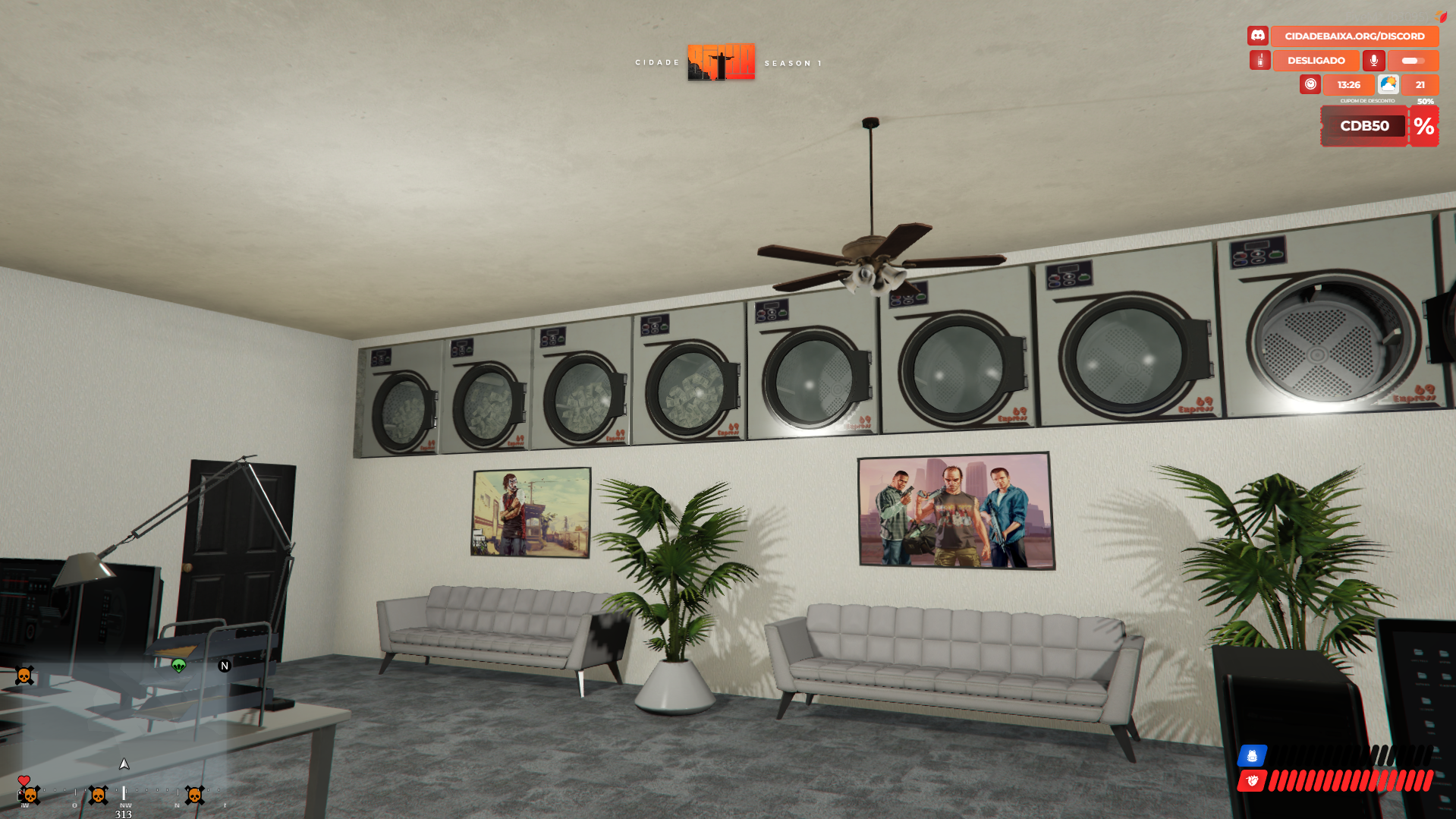This screenshot has width=1456, height=819.
Task: Click the clock icon
Action: tap(1310, 84)
